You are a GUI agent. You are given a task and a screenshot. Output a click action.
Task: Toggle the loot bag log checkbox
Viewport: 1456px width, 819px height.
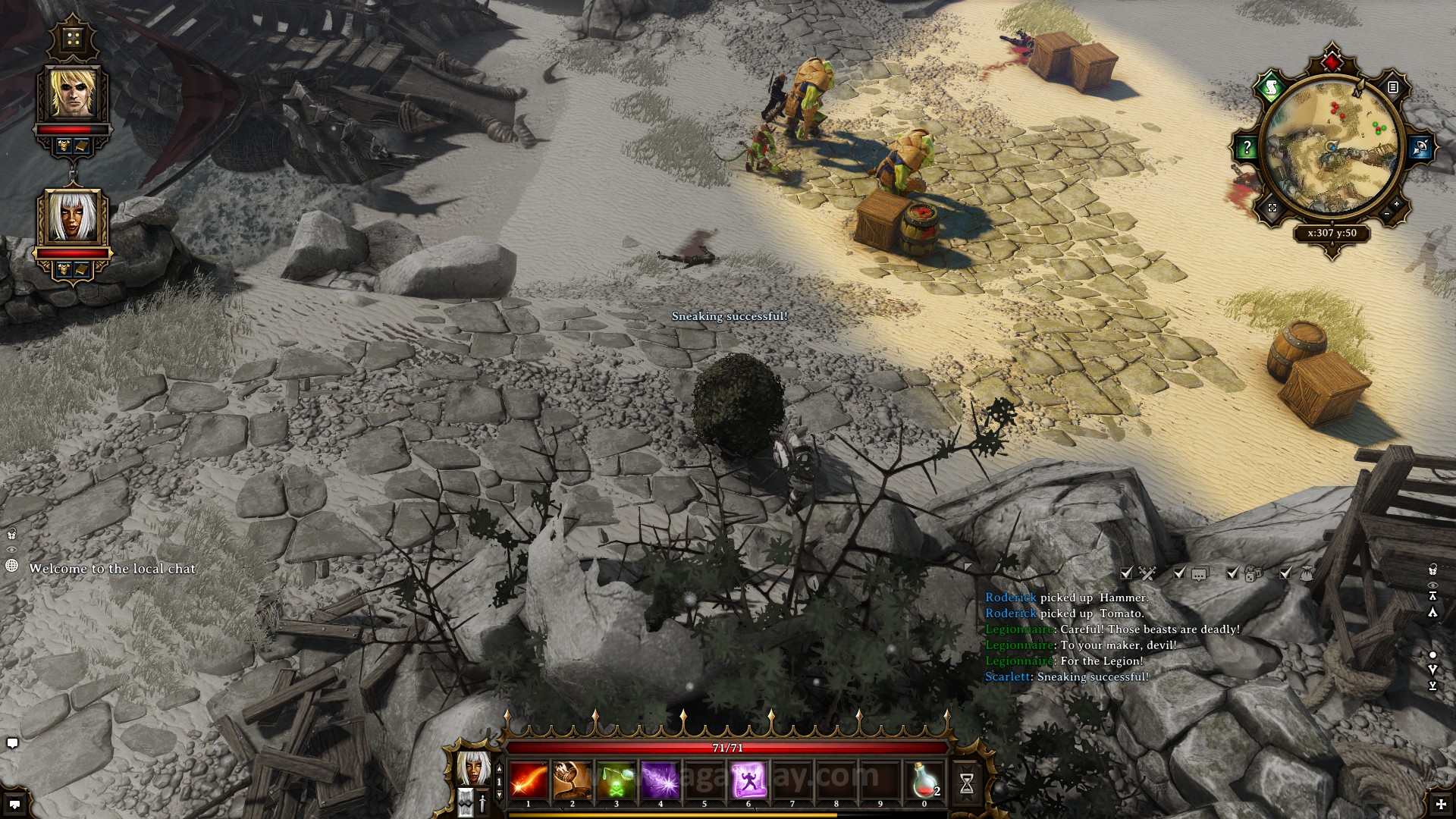click(x=1285, y=574)
